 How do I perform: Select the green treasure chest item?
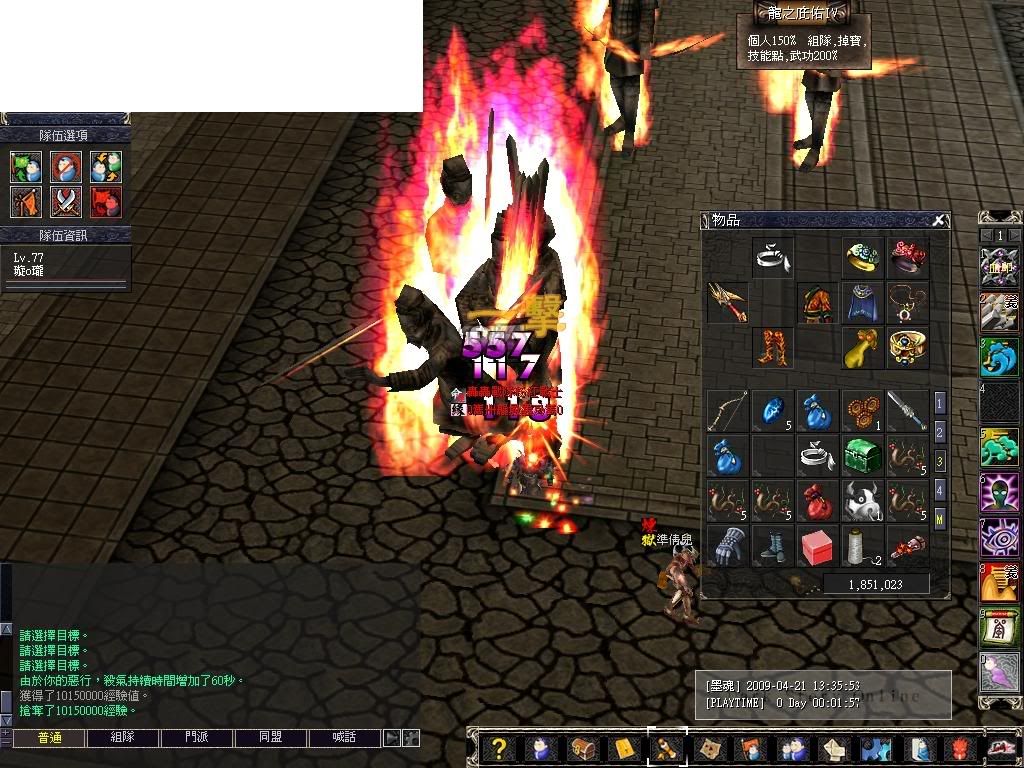861,455
